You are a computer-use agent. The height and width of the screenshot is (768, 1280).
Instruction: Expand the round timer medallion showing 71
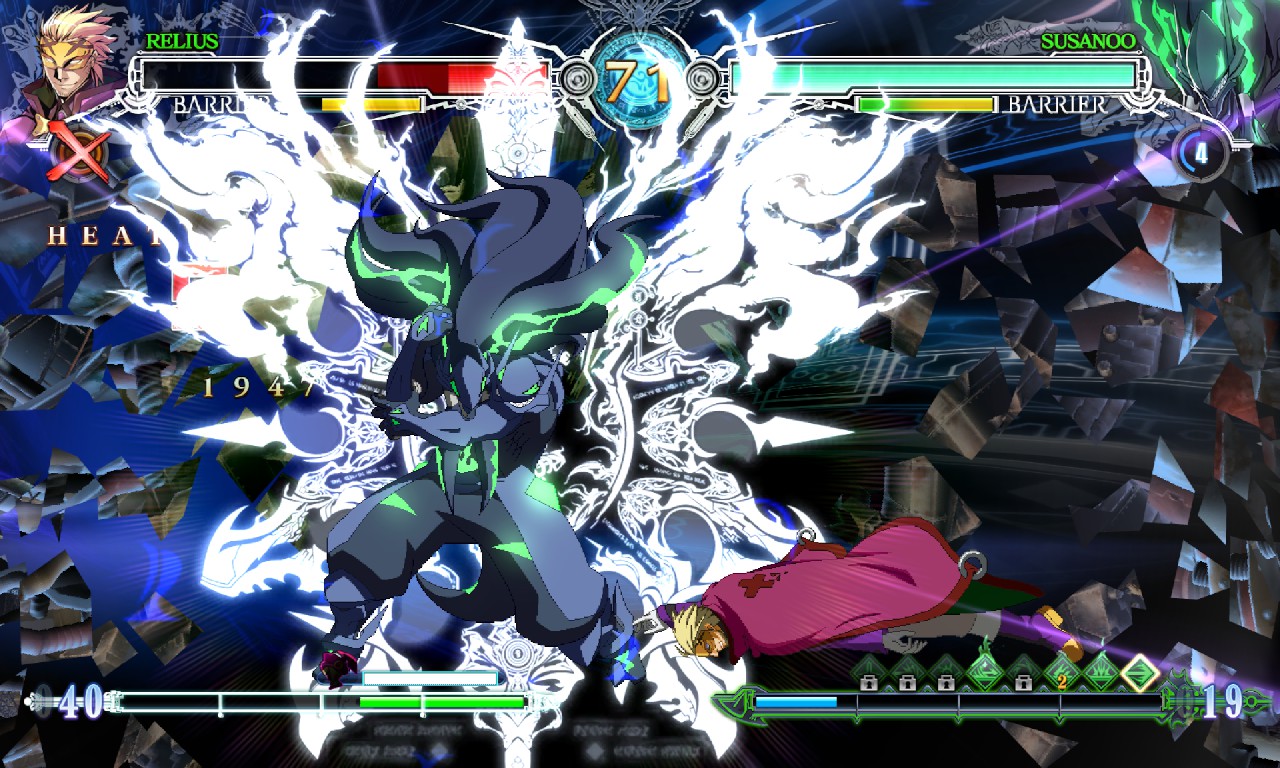[639, 75]
